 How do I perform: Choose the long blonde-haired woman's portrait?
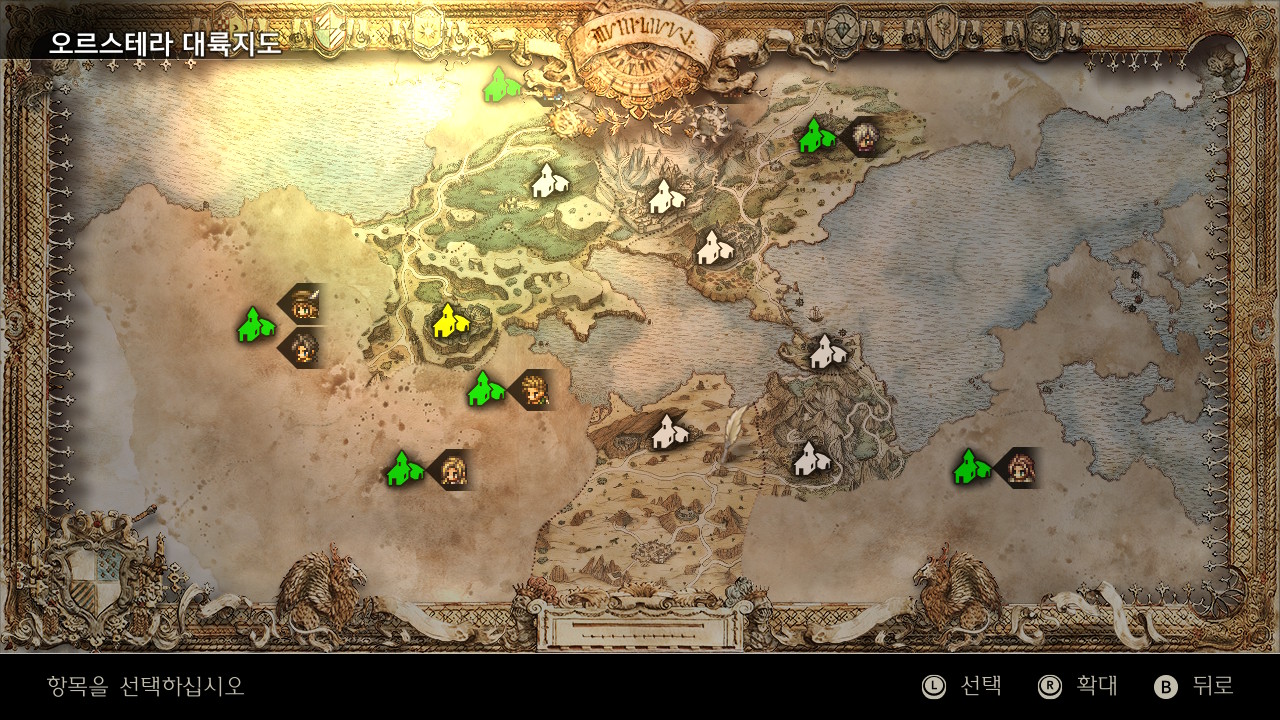[453, 469]
